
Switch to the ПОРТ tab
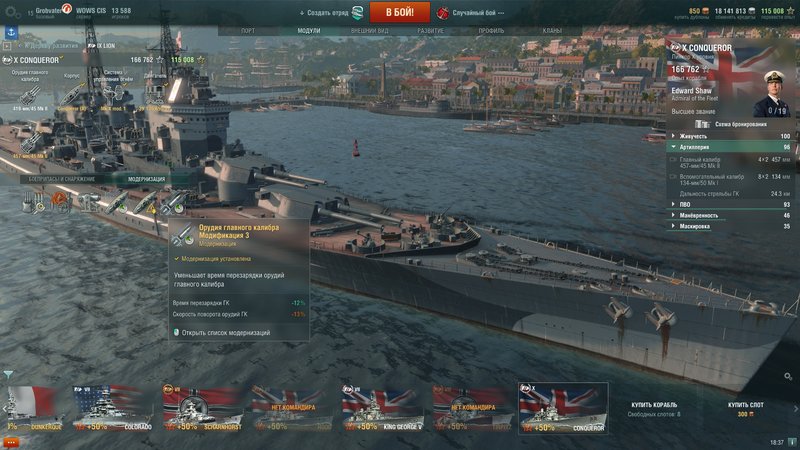[x=248, y=31]
